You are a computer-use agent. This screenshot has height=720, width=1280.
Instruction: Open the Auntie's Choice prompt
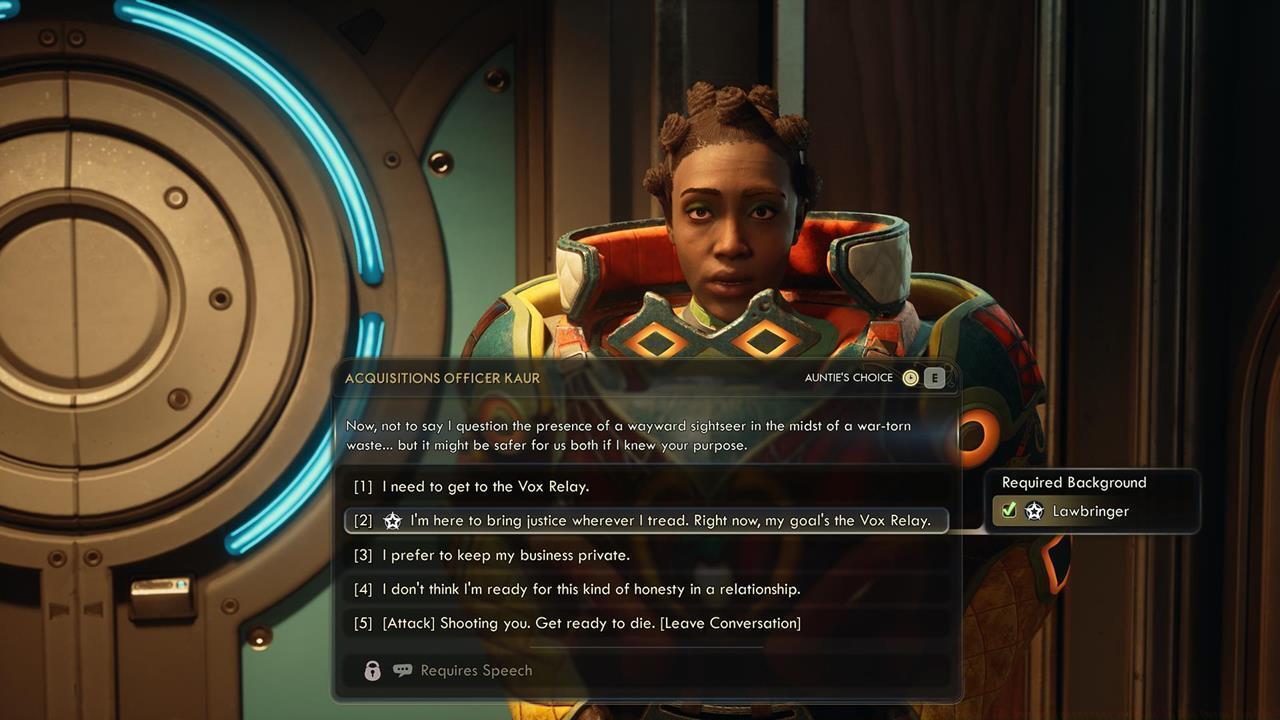point(847,377)
